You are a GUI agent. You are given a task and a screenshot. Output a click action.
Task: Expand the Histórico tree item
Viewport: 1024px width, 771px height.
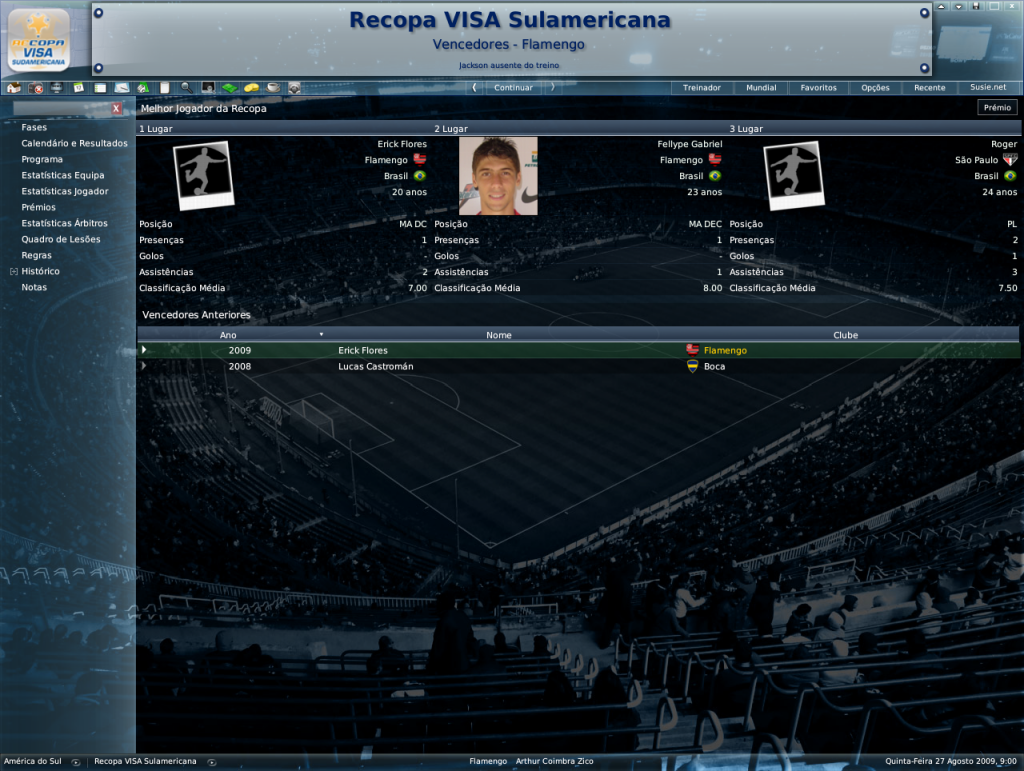point(14,272)
